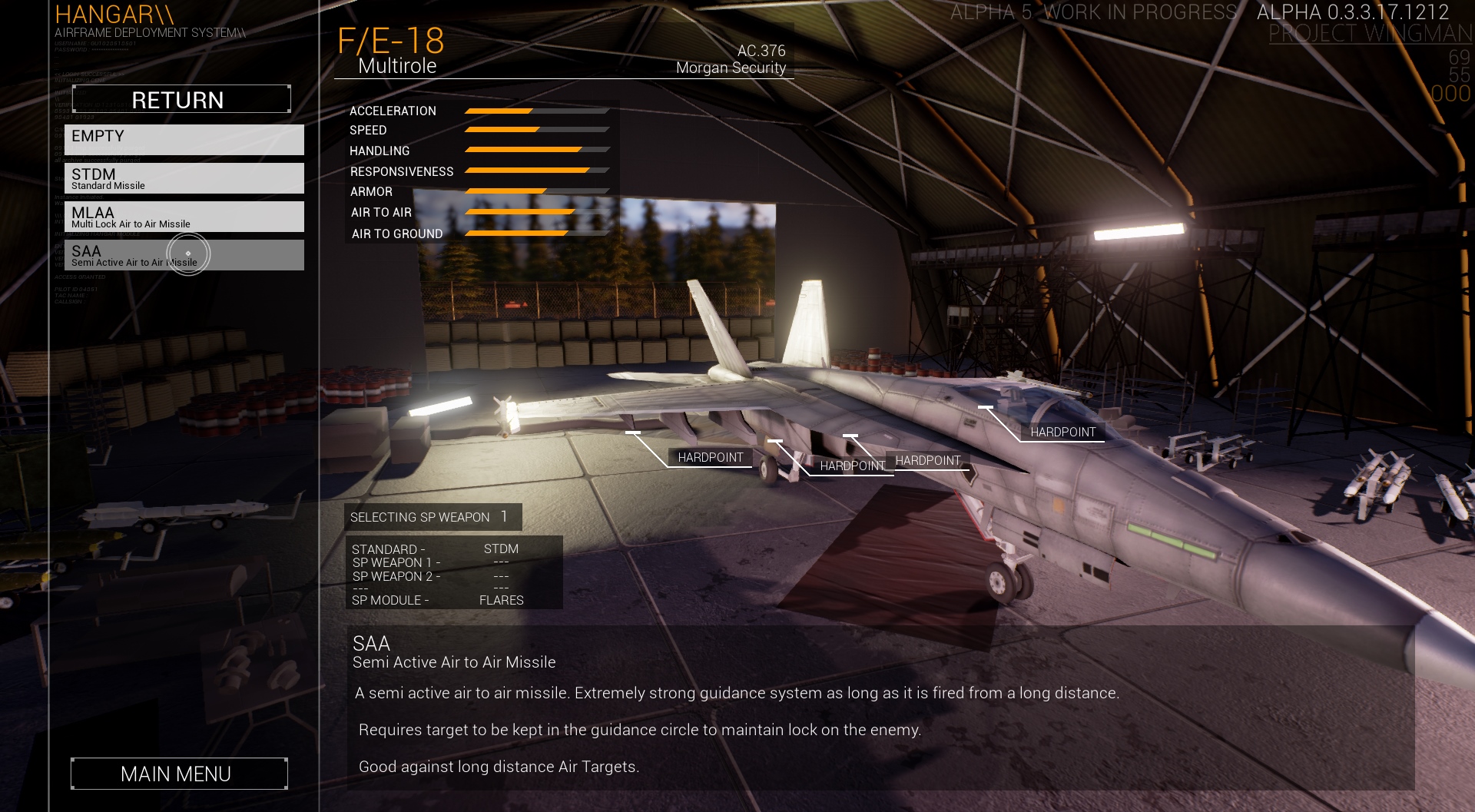1475x812 pixels.
Task: Select the EMPTY weapon option
Action: coord(184,139)
